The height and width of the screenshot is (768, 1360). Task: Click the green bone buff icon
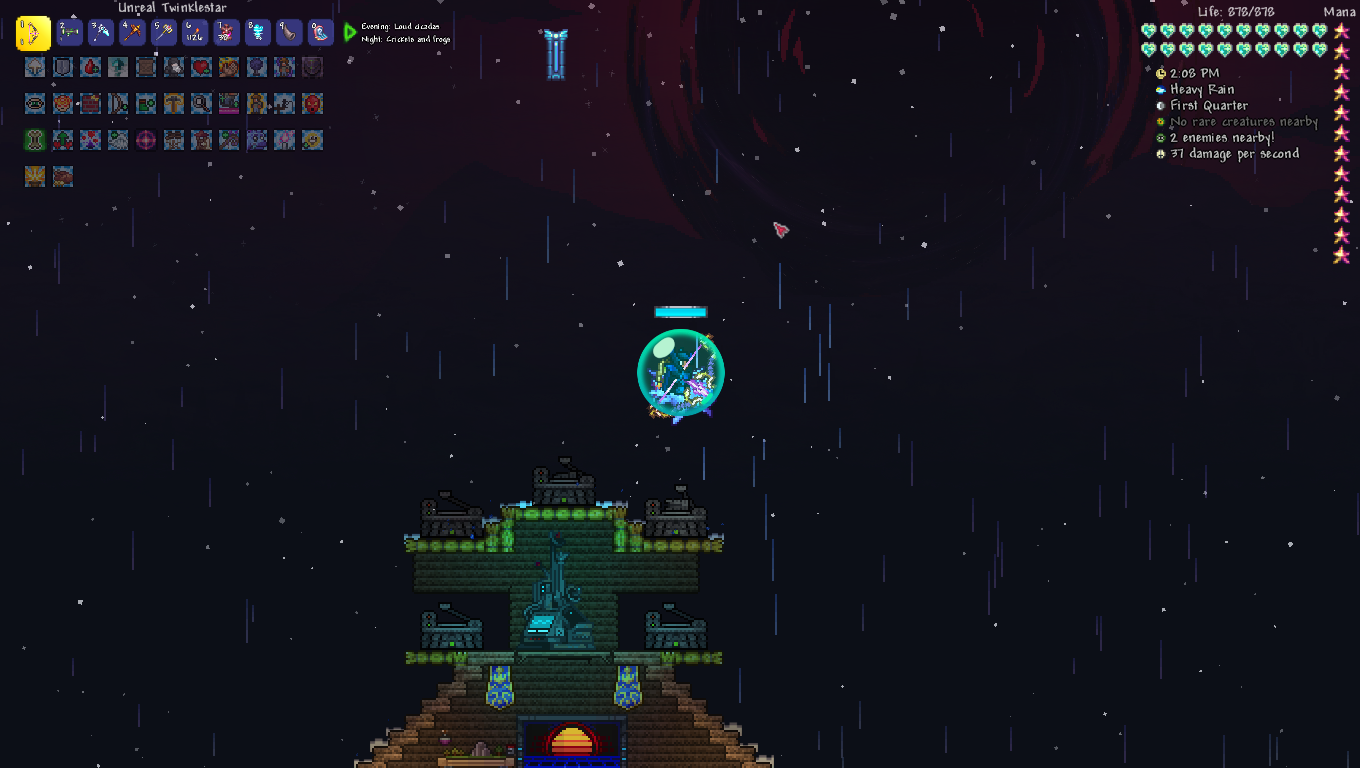pos(35,139)
